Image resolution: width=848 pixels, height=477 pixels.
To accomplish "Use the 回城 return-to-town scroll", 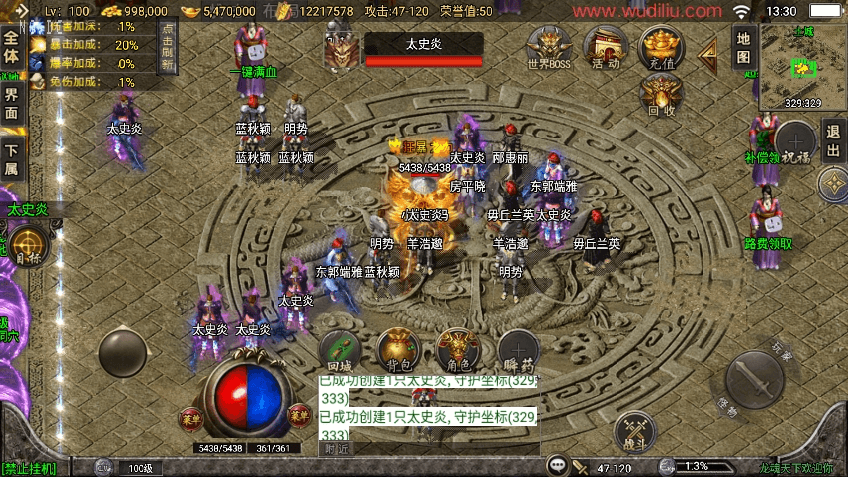I will click(340, 350).
